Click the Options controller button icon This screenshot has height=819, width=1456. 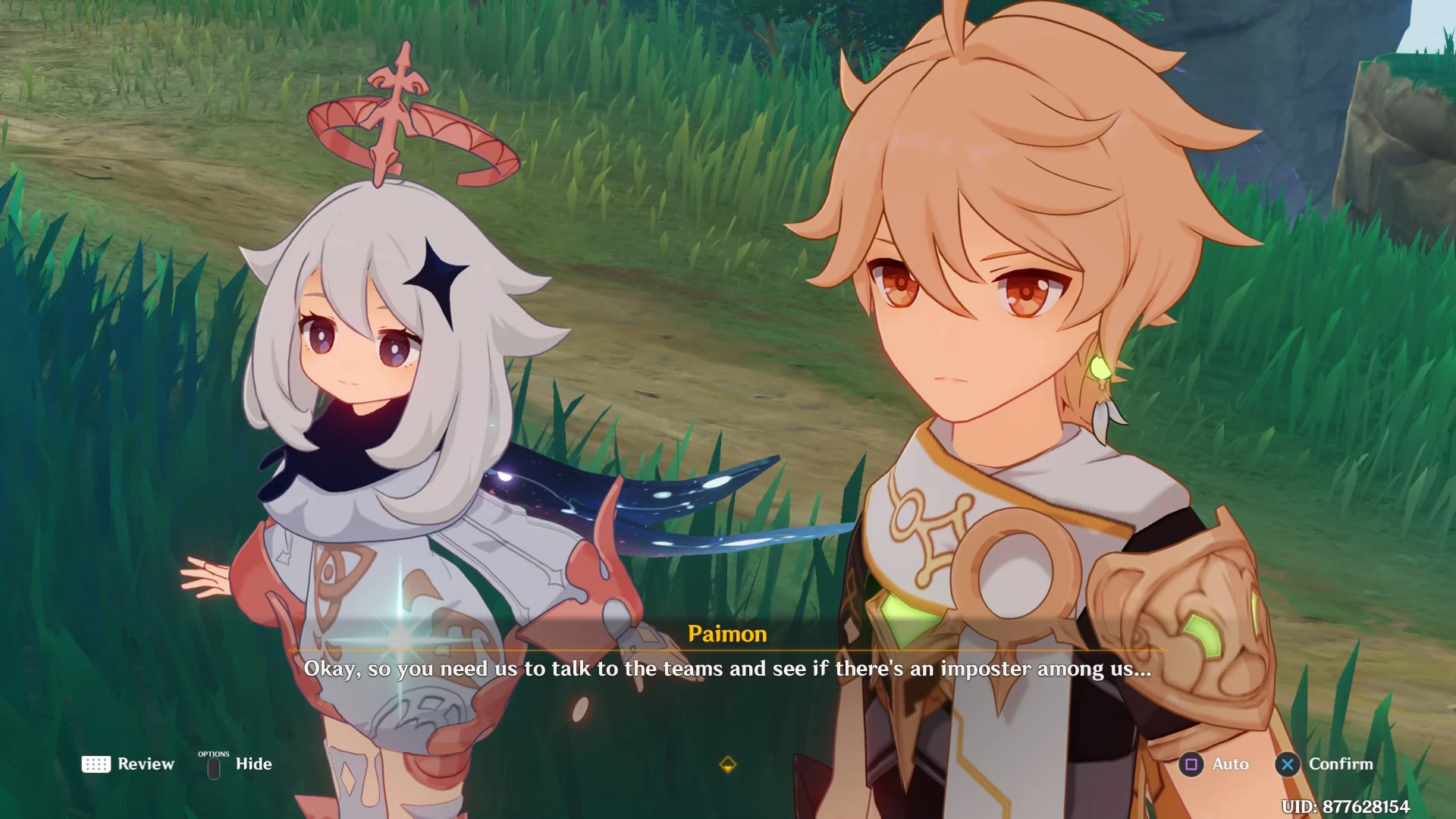tap(214, 767)
